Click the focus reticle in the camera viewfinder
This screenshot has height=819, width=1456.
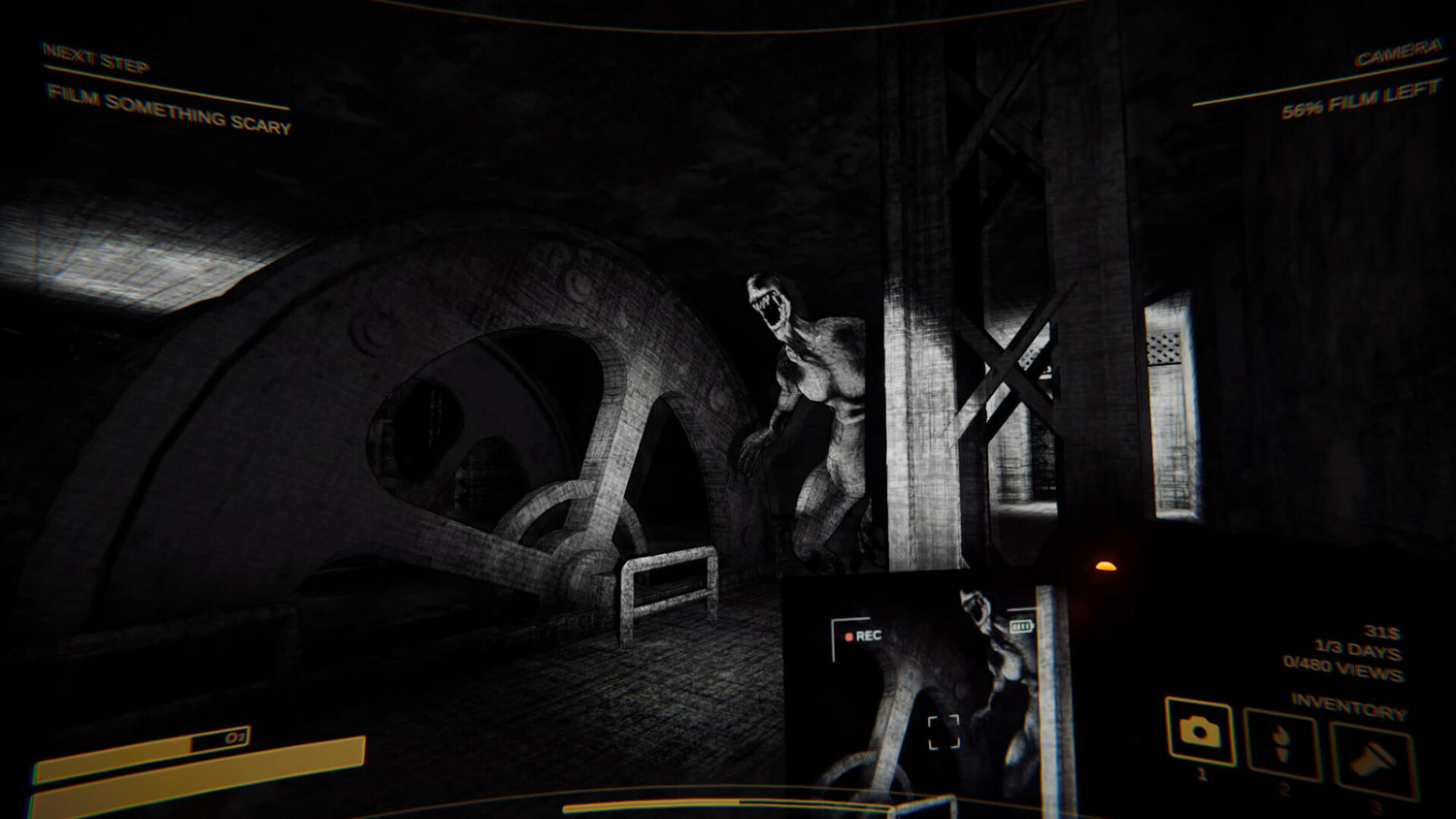tap(943, 732)
